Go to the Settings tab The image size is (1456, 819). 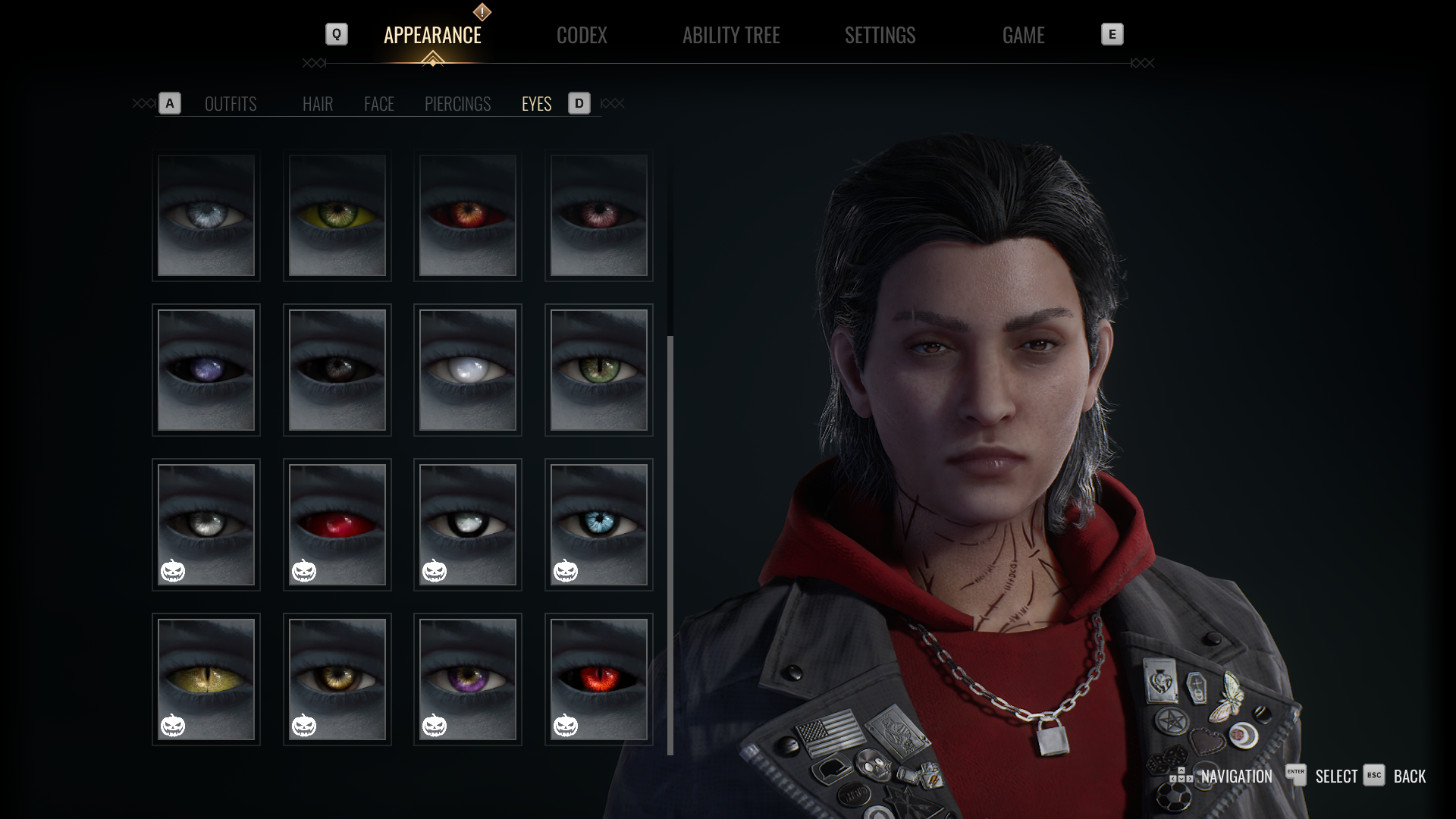tap(880, 36)
